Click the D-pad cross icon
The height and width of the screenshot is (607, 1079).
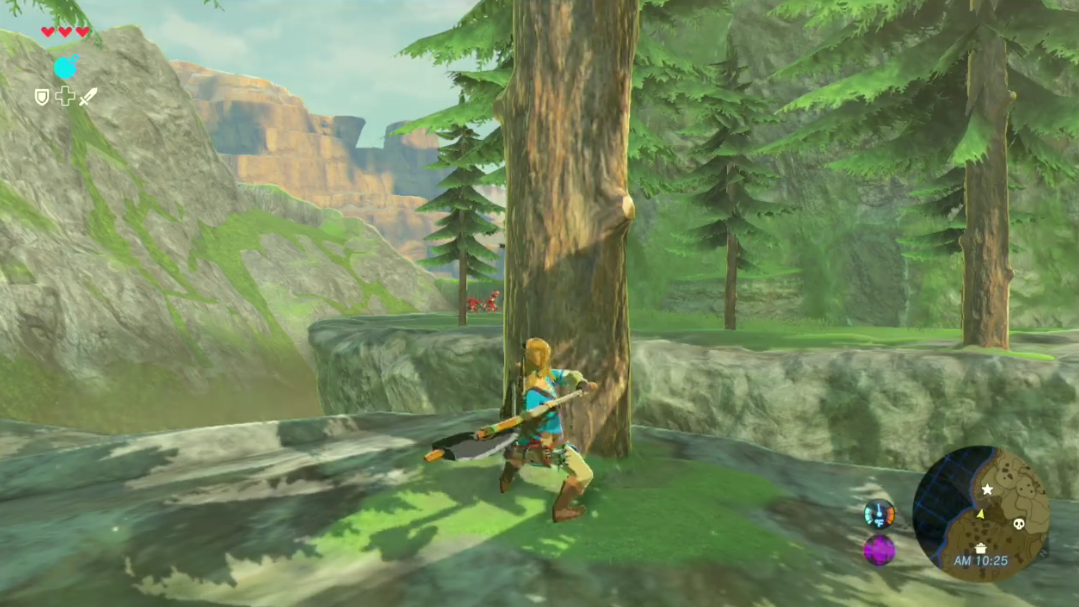(x=65, y=97)
